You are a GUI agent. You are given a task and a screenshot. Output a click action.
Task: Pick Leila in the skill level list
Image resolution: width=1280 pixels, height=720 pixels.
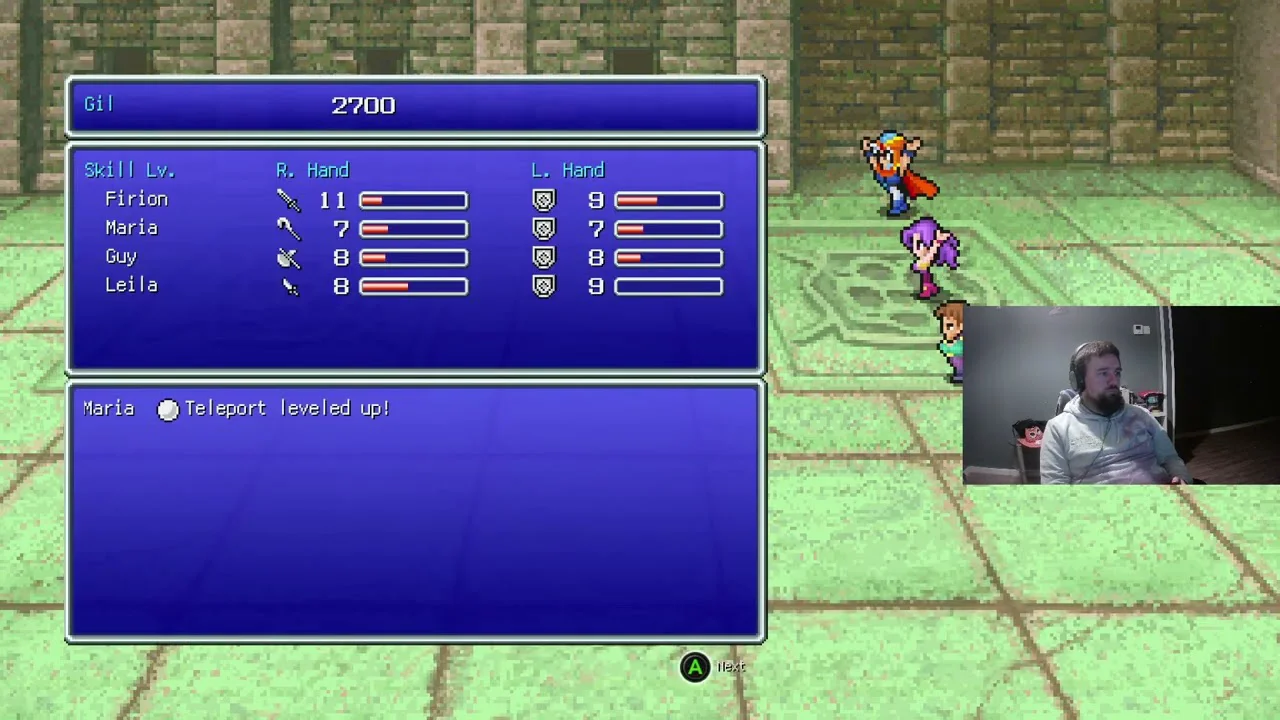pos(131,286)
